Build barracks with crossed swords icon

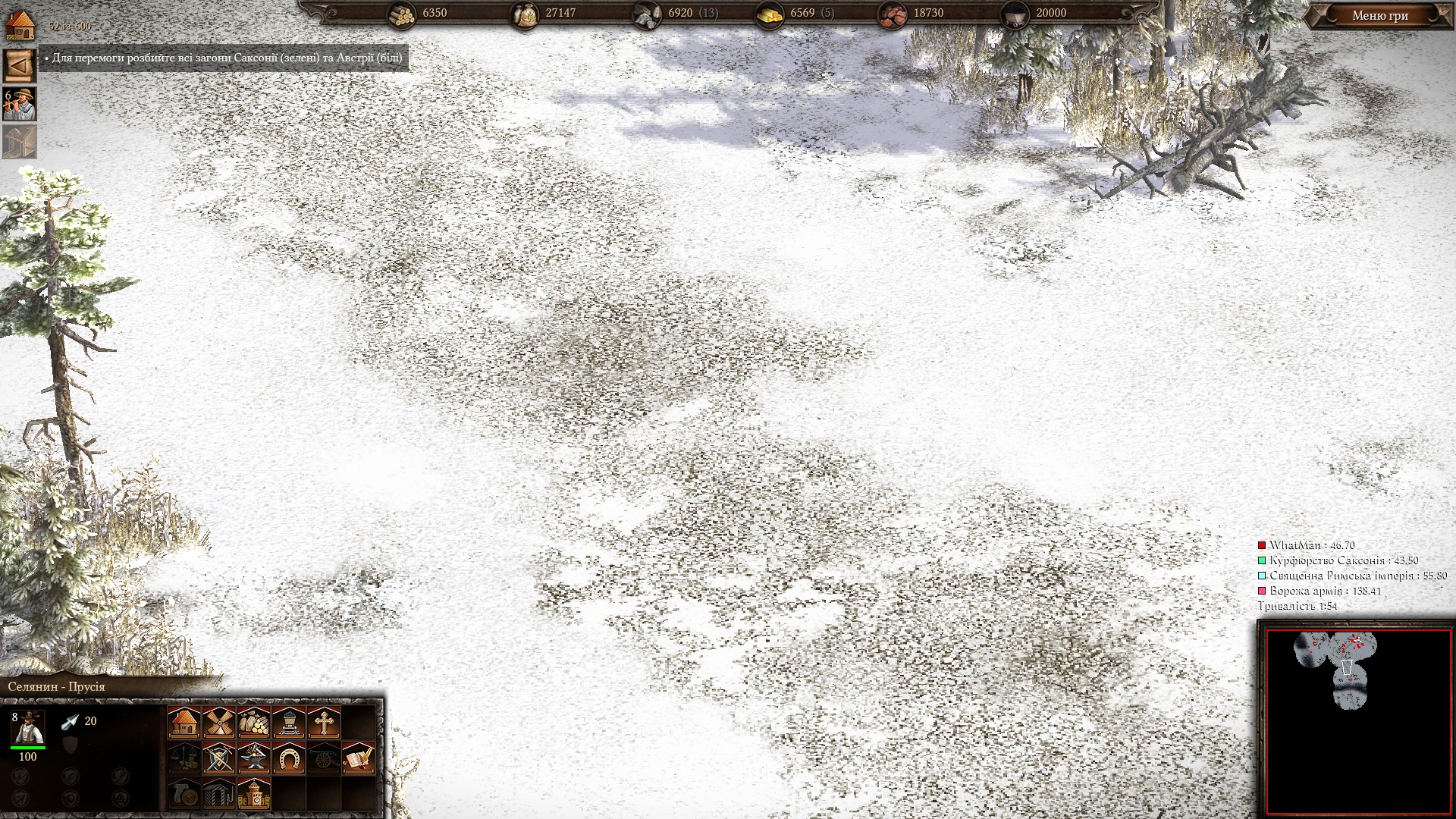(218, 758)
